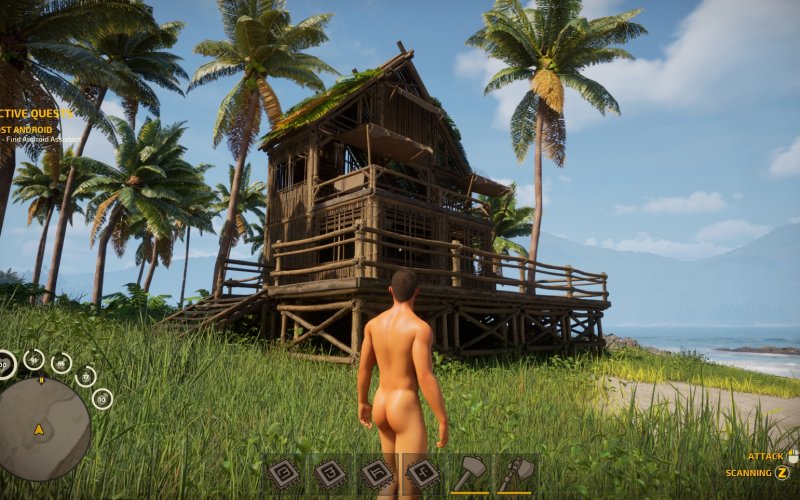Select the stone axe hotbar slot
Image resolution: width=800 pixels, height=500 pixels.
coord(515,473)
